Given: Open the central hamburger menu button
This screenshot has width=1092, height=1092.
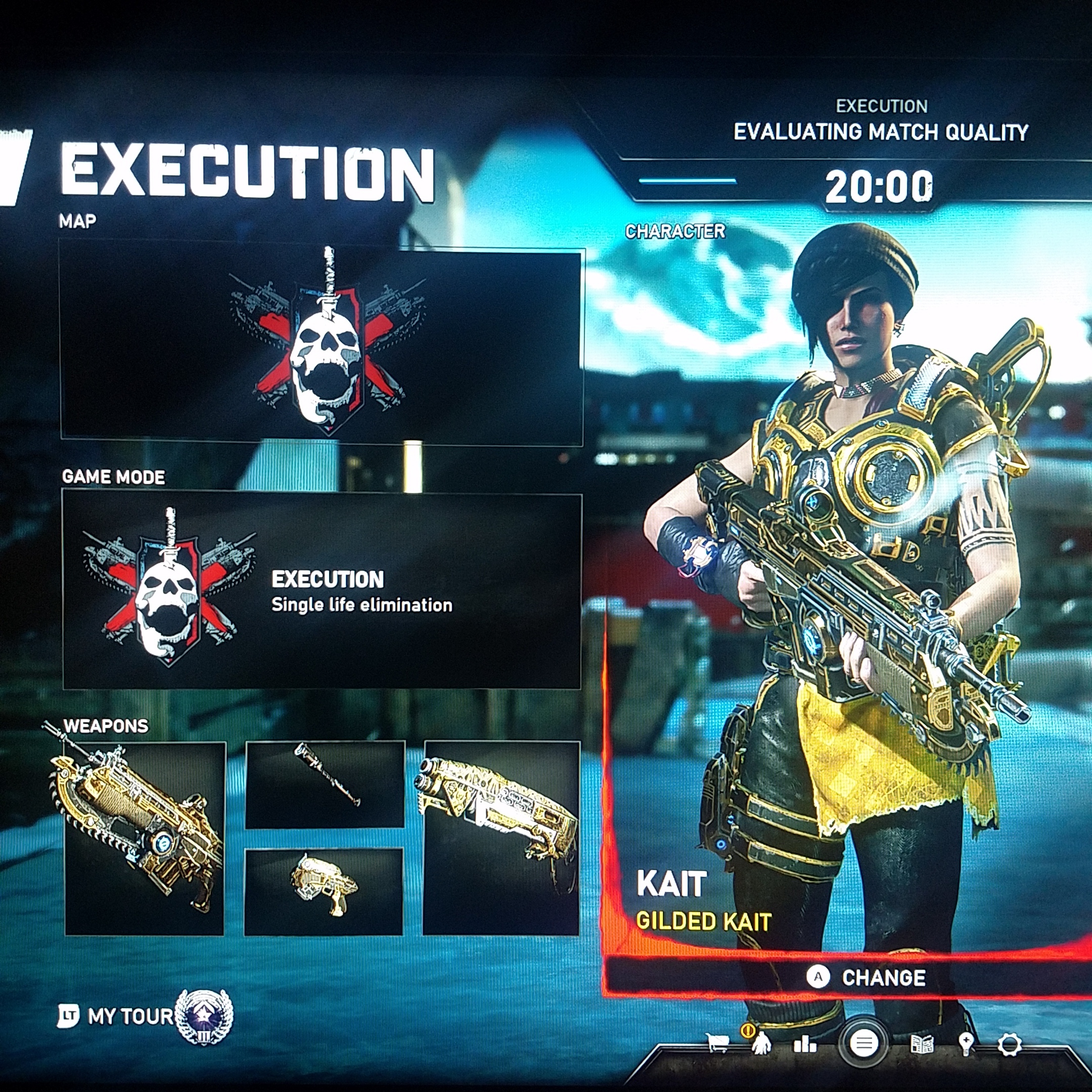Looking at the screenshot, I should [864, 1043].
